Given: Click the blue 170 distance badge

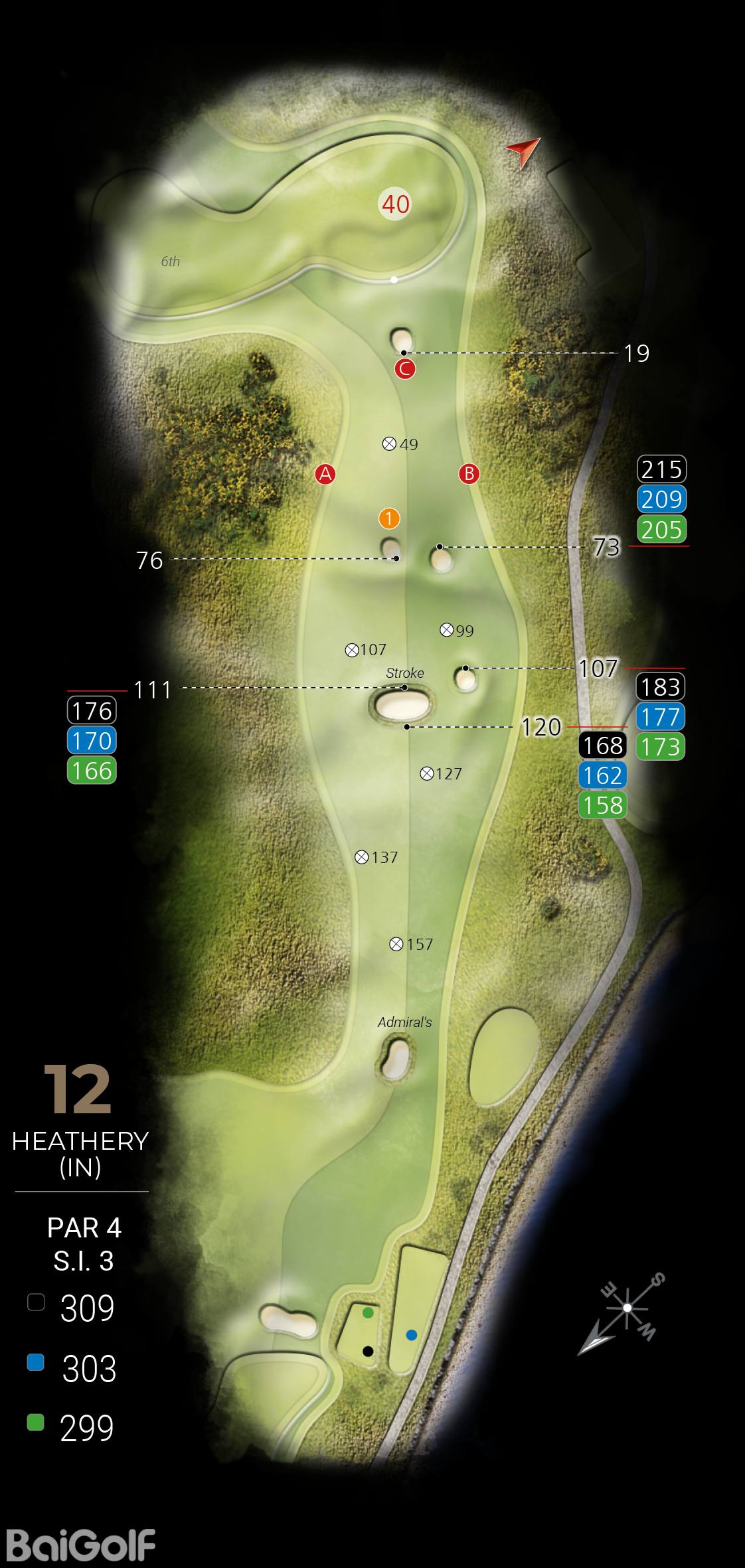Looking at the screenshot, I should (92, 741).
